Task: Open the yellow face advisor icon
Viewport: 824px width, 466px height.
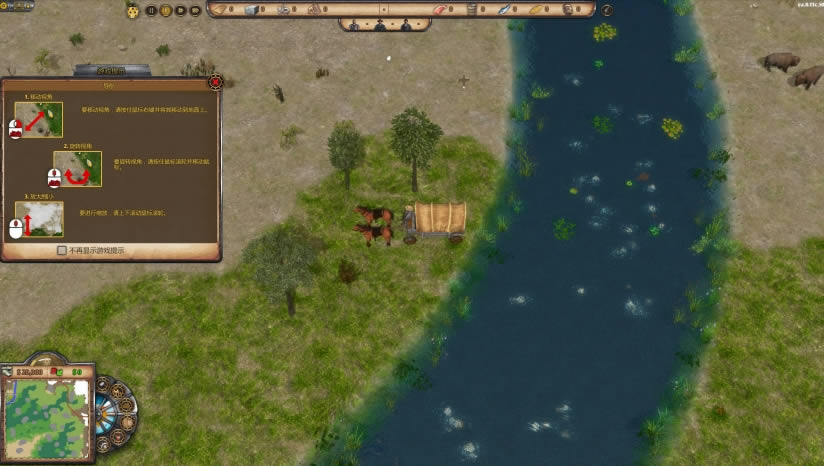Action: pyautogui.click(x=132, y=10)
